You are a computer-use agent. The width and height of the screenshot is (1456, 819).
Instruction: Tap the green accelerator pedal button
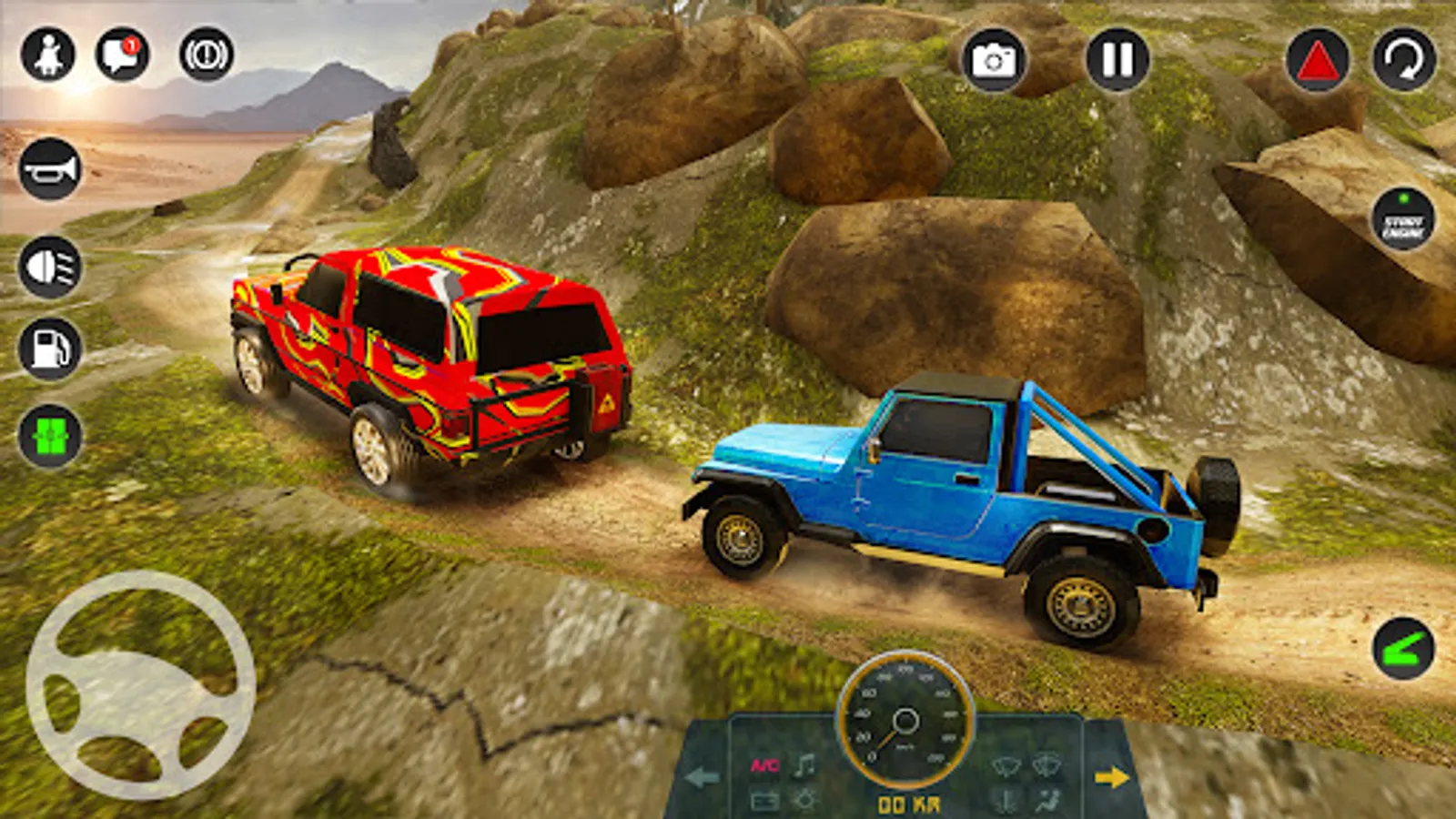coord(1403,649)
